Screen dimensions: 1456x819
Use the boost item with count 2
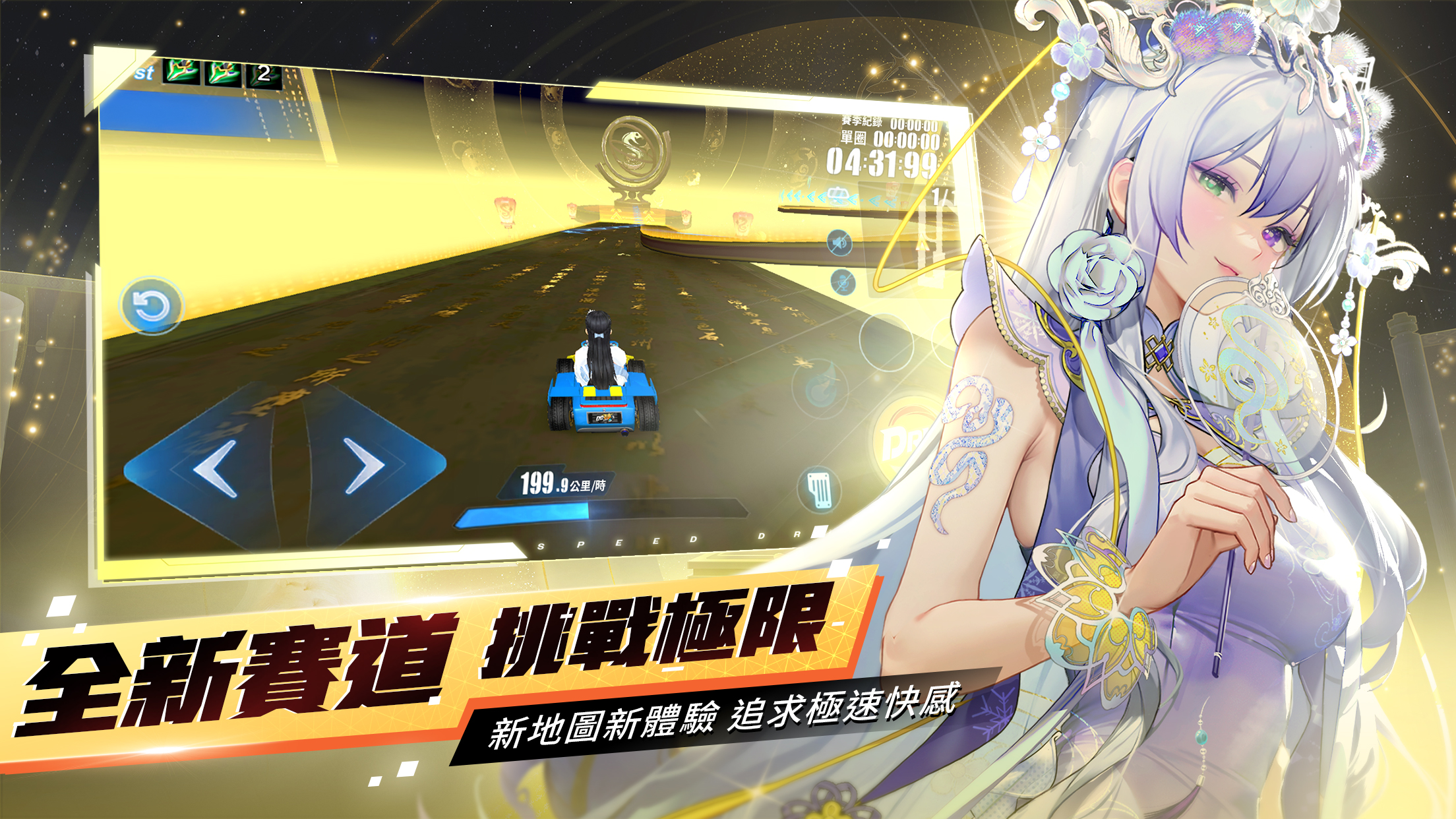[264, 75]
